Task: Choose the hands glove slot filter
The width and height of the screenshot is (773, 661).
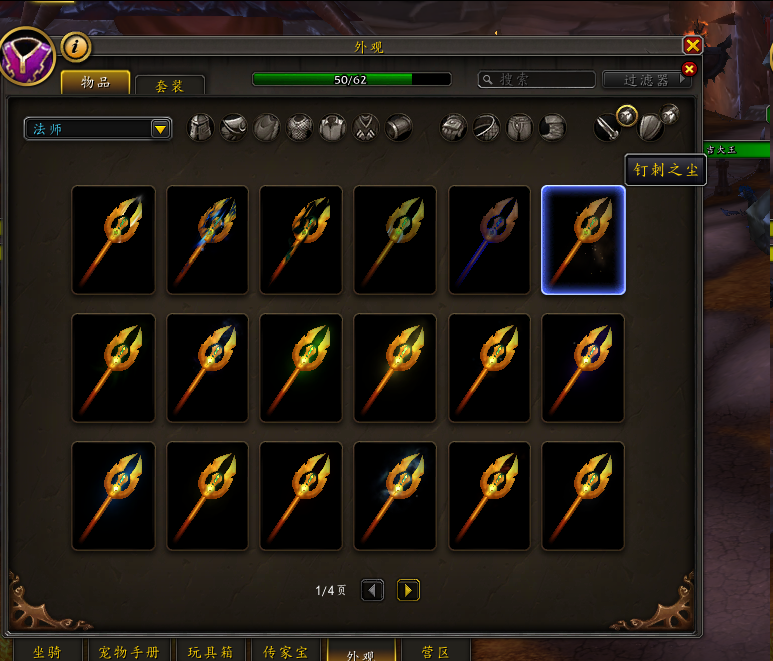Action: point(453,128)
